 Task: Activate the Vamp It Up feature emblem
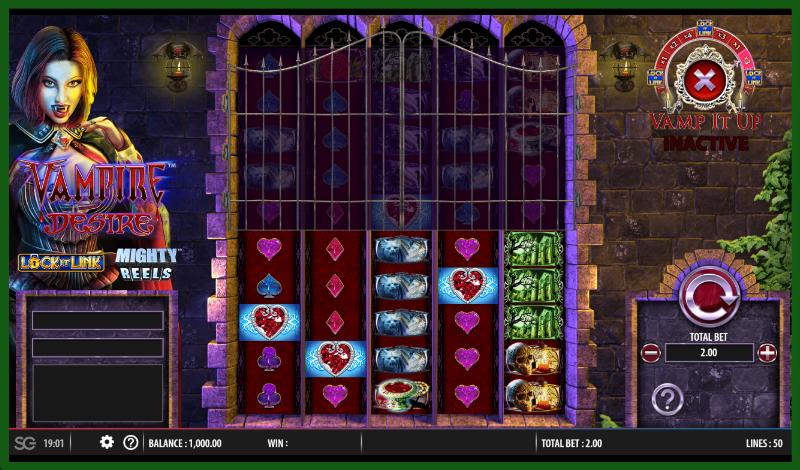click(705, 81)
